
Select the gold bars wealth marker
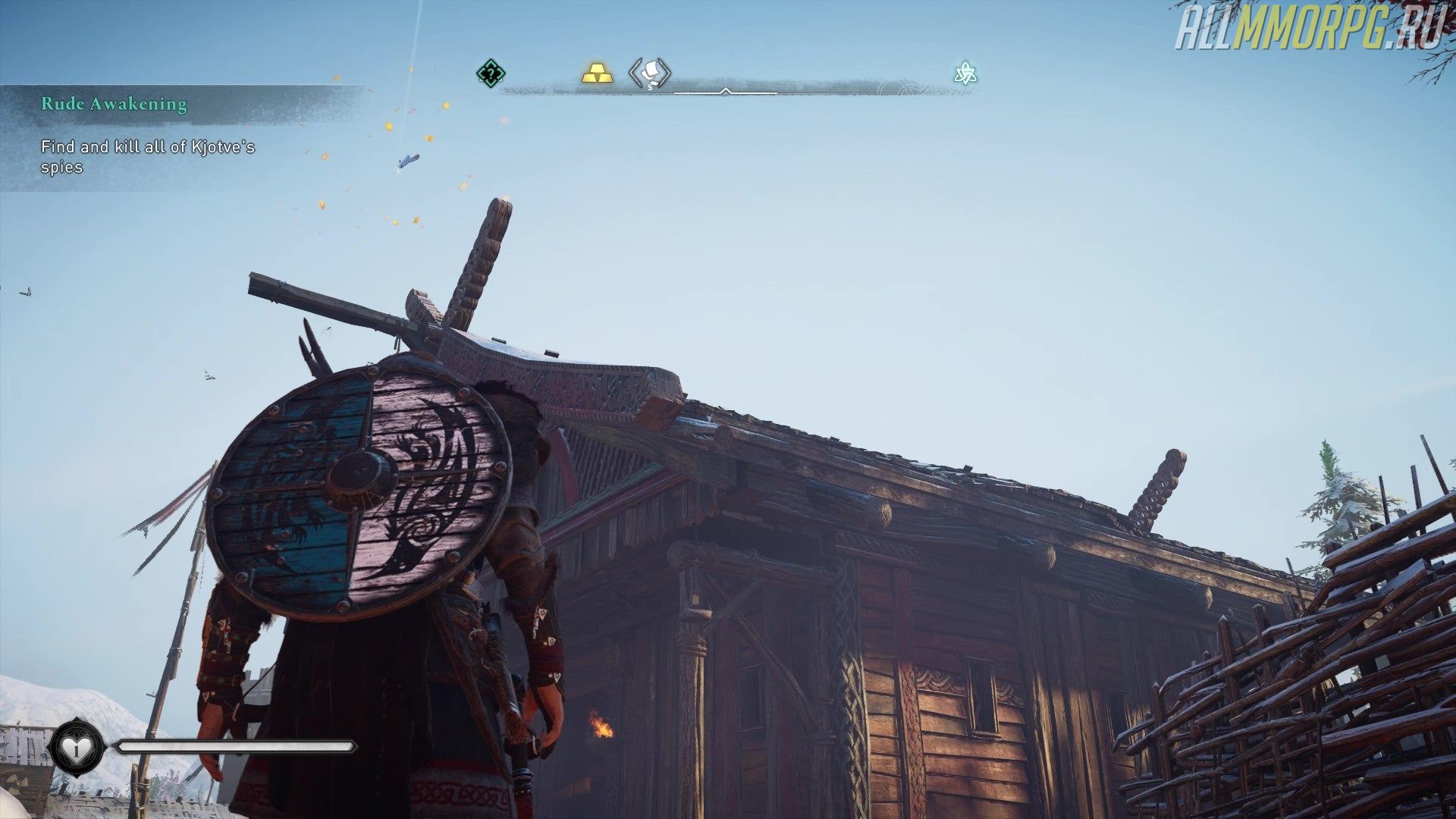pyautogui.click(x=598, y=74)
